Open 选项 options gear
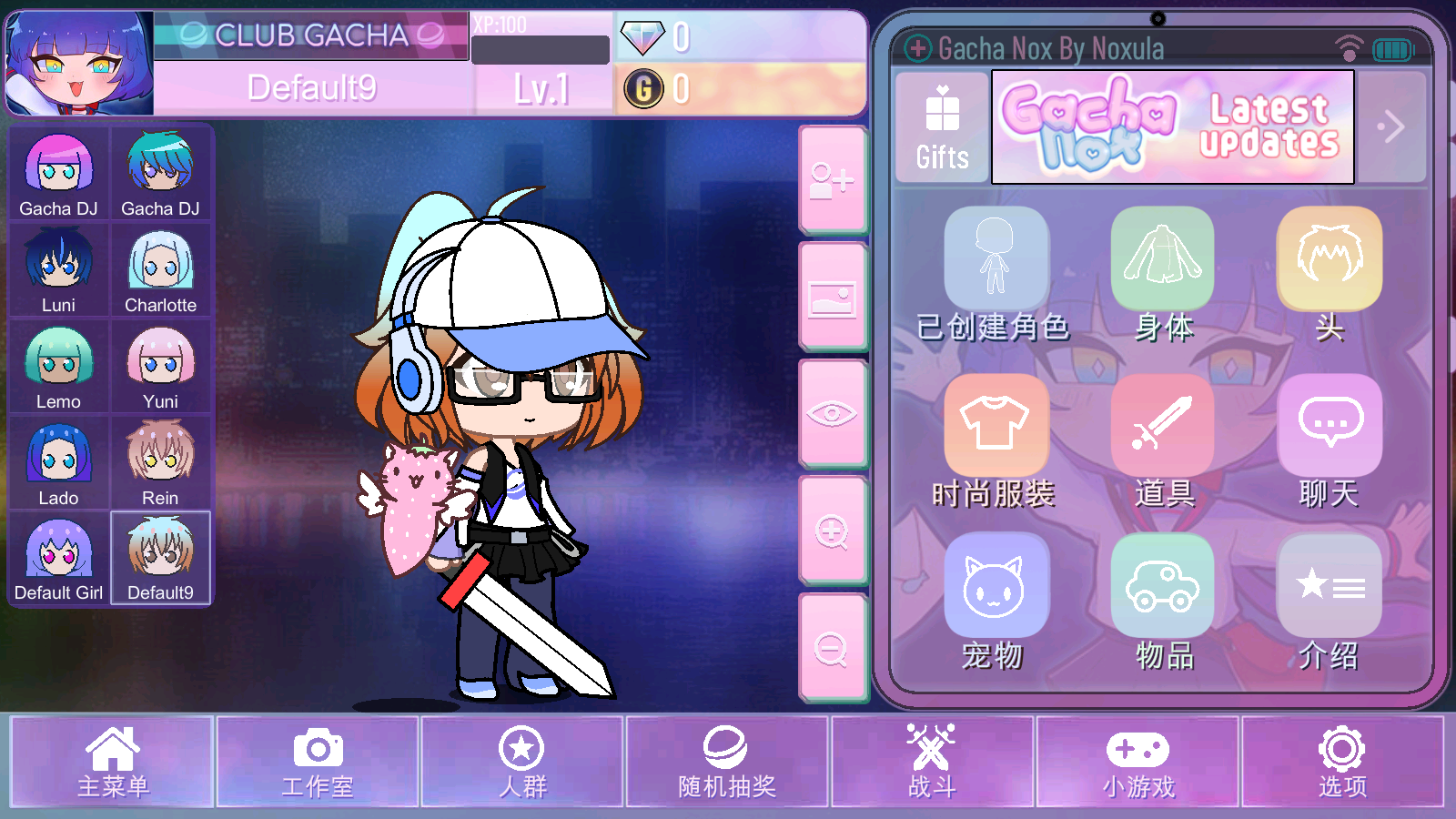This screenshot has width=1456, height=819. click(x=1342, y=762)
